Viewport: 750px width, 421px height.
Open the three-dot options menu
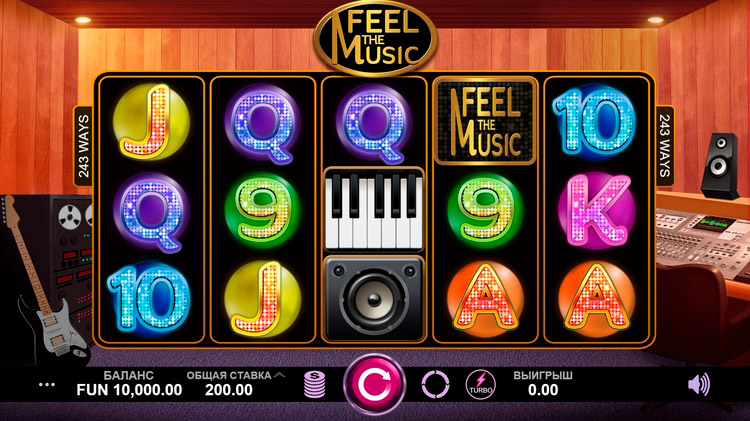pos(47,384)
